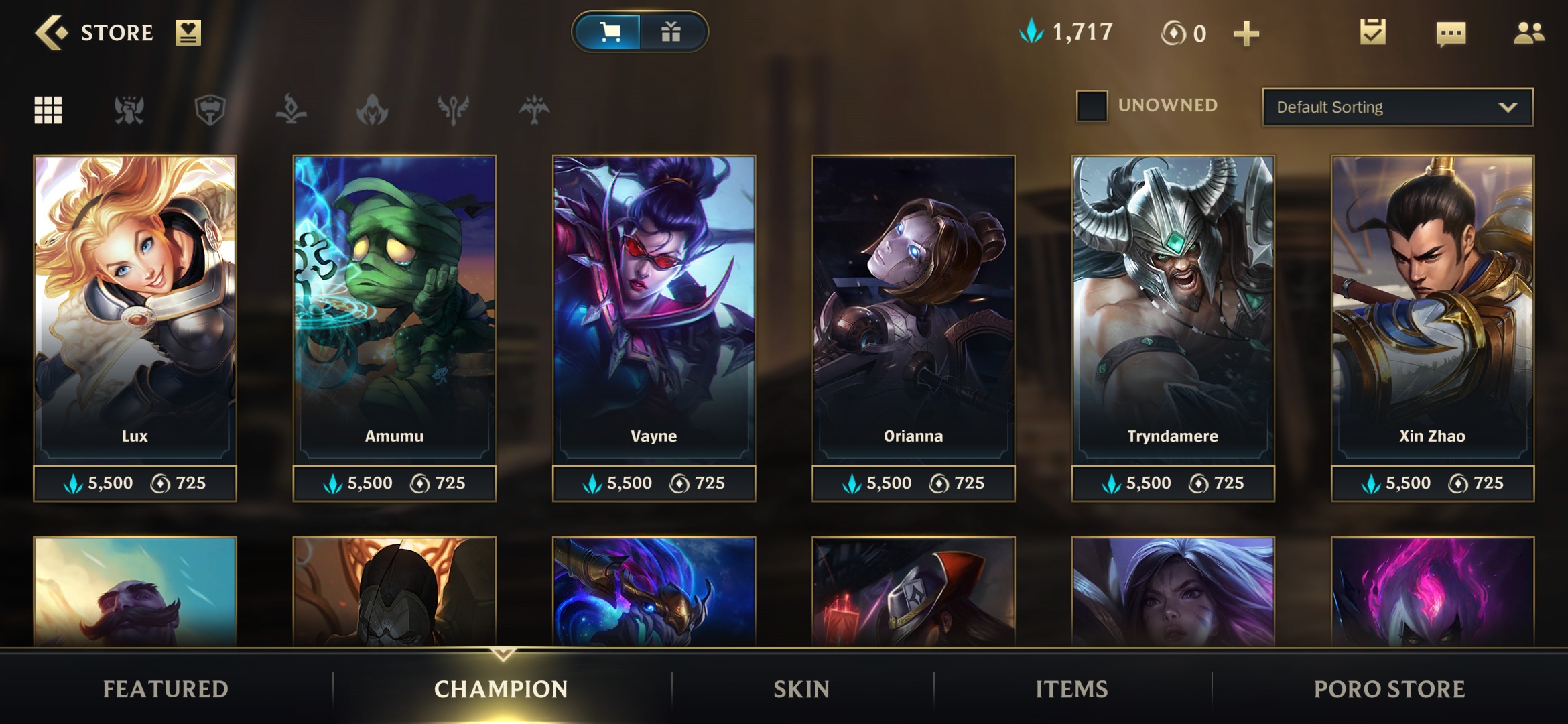Open the Items tab
Image resolution: width=1568 pixels, height=724 pixels.
tap(1071, 689)
